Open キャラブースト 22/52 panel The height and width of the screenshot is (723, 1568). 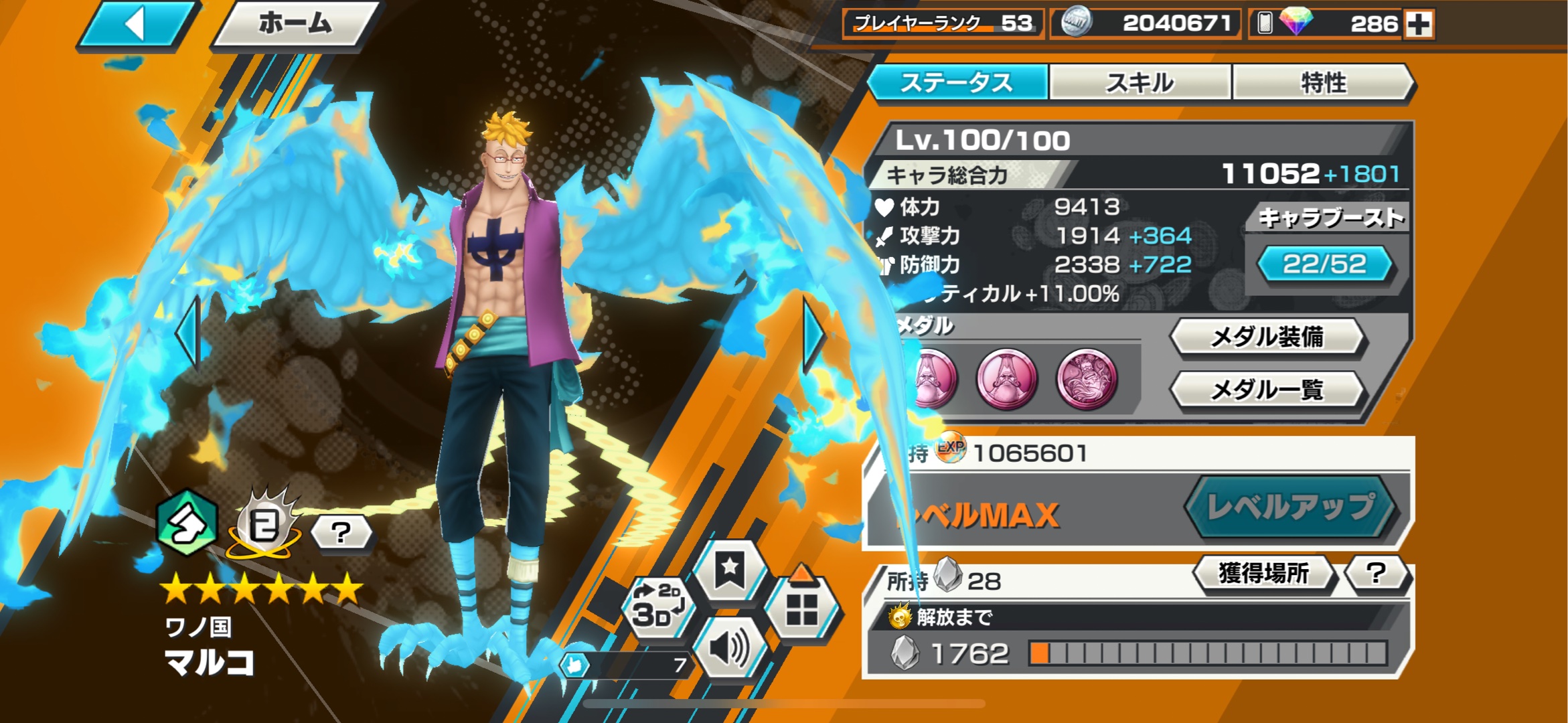pyautogui.click(x=1324, y=264)
